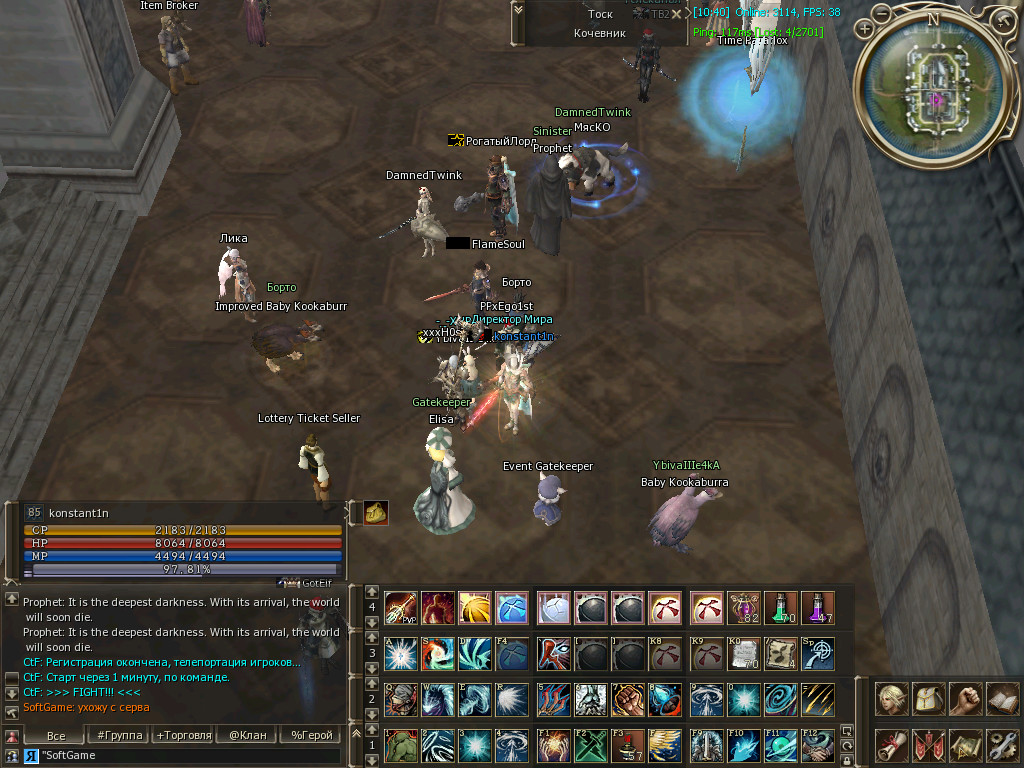Image resolution: width=1024 pixels, height=768 pixels.
Task: Switch to the #Группа chat tab
Action: click(120, 735)
